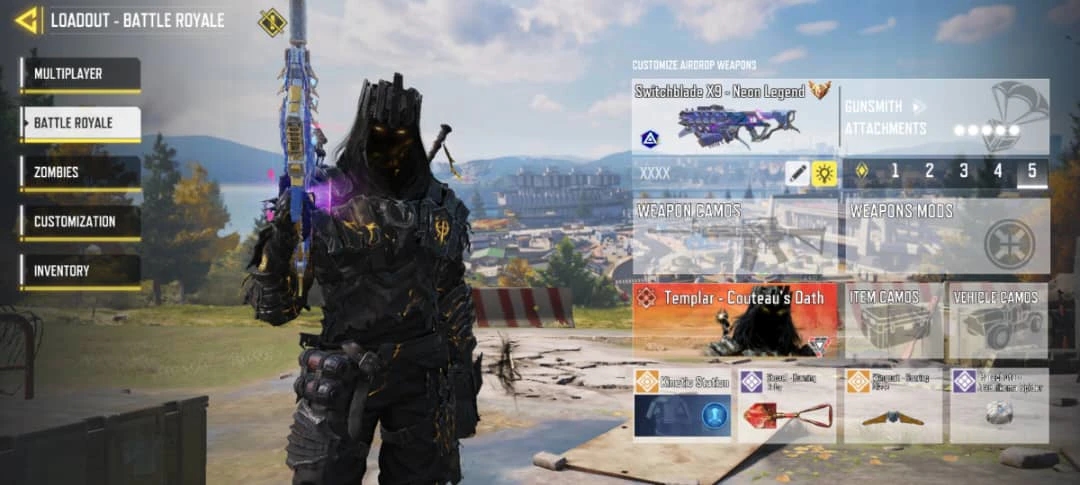The height and width of the screenshot is (485, 1080).
Task: Switch to airdrop loadout slot 1
Action: tap(895, 172)
